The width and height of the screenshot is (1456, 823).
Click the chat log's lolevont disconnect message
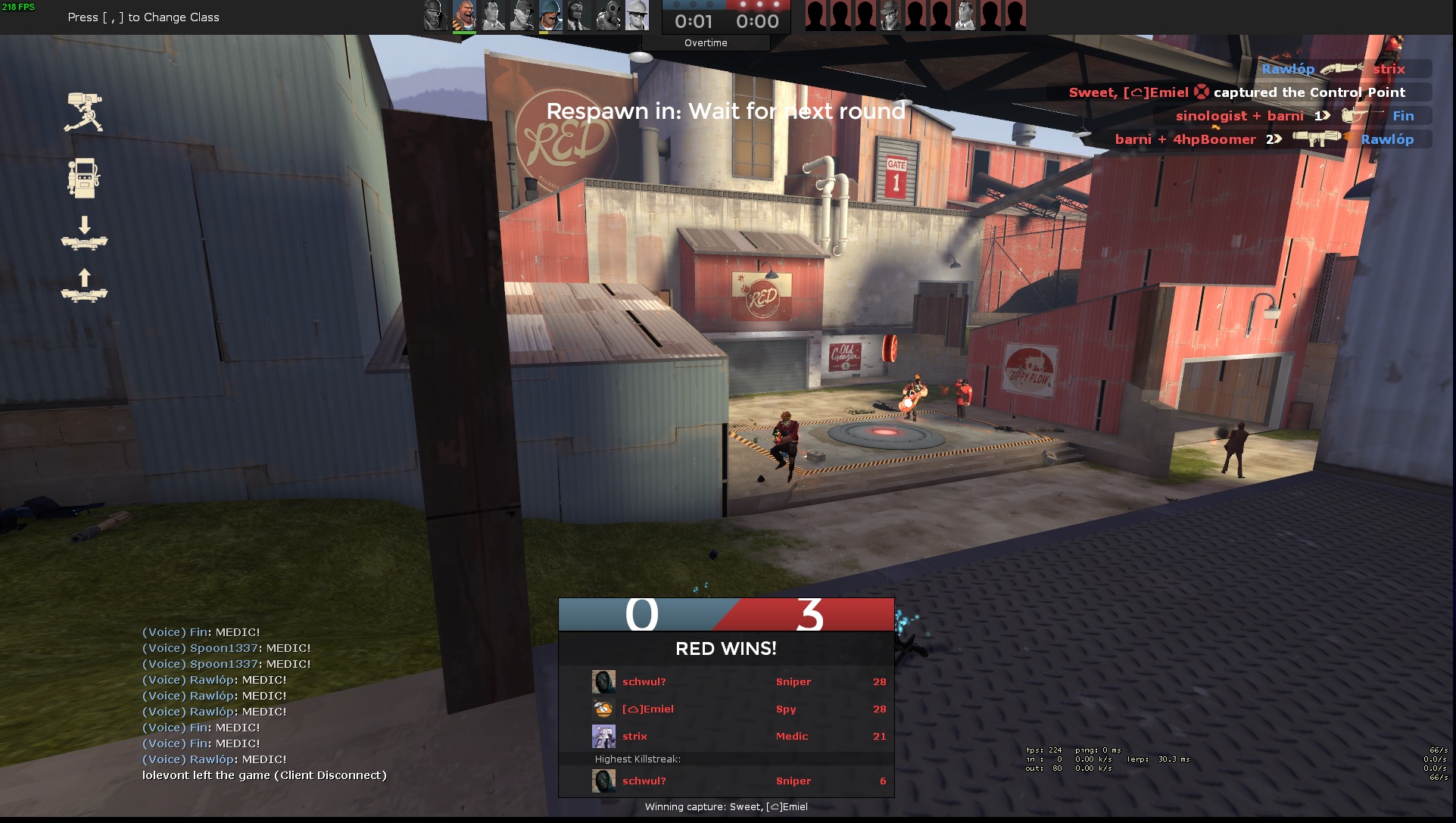click(264, 775)
